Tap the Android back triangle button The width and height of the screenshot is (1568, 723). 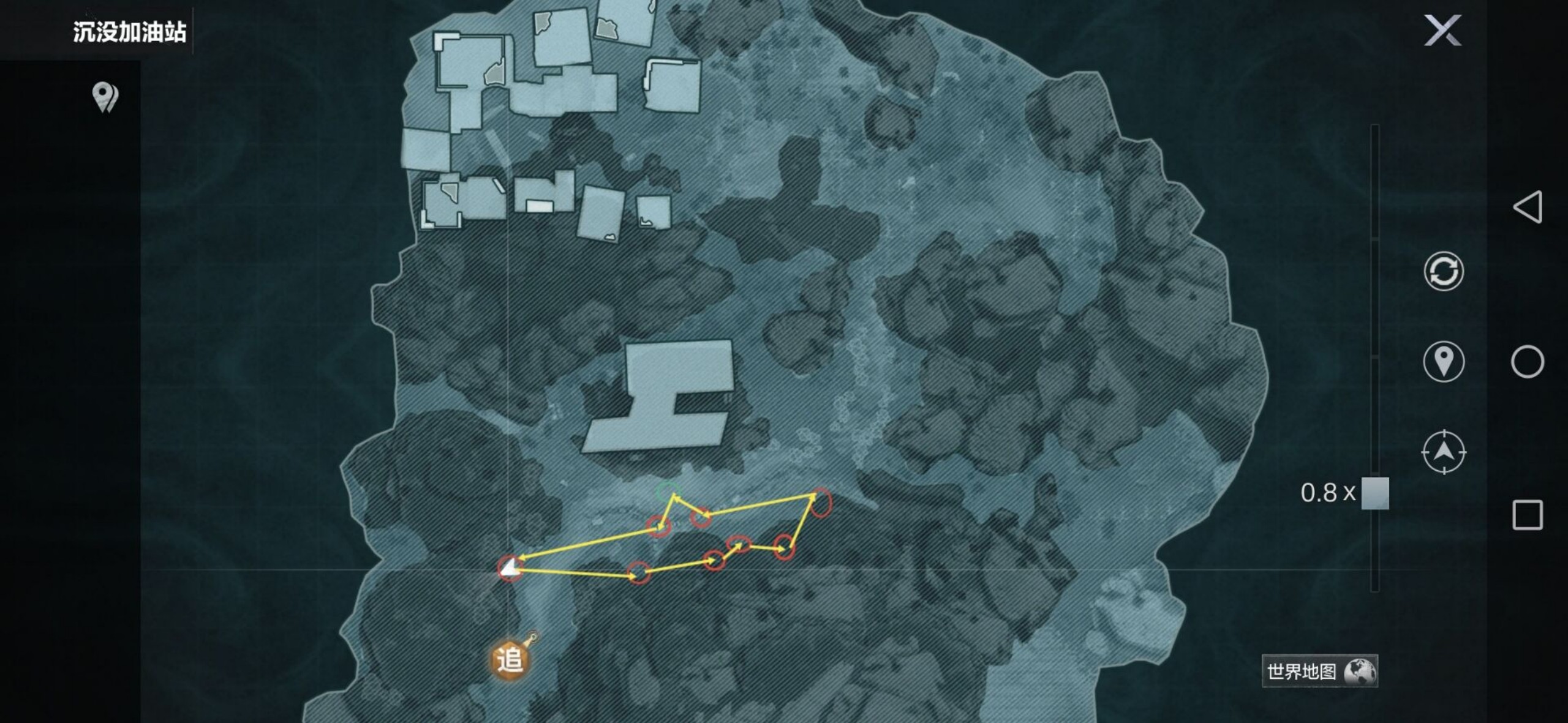tap(1527, 207)
